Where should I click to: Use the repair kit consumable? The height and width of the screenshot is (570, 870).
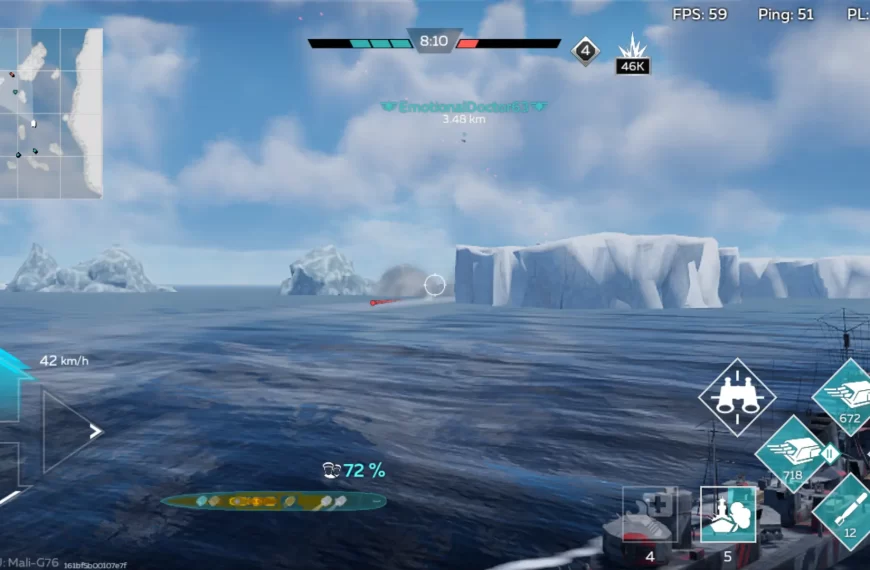650,515
